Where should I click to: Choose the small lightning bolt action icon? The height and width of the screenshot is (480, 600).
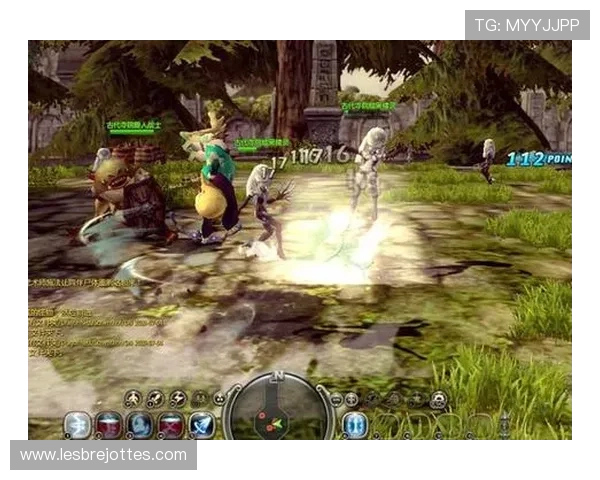(x=178, y=399)
